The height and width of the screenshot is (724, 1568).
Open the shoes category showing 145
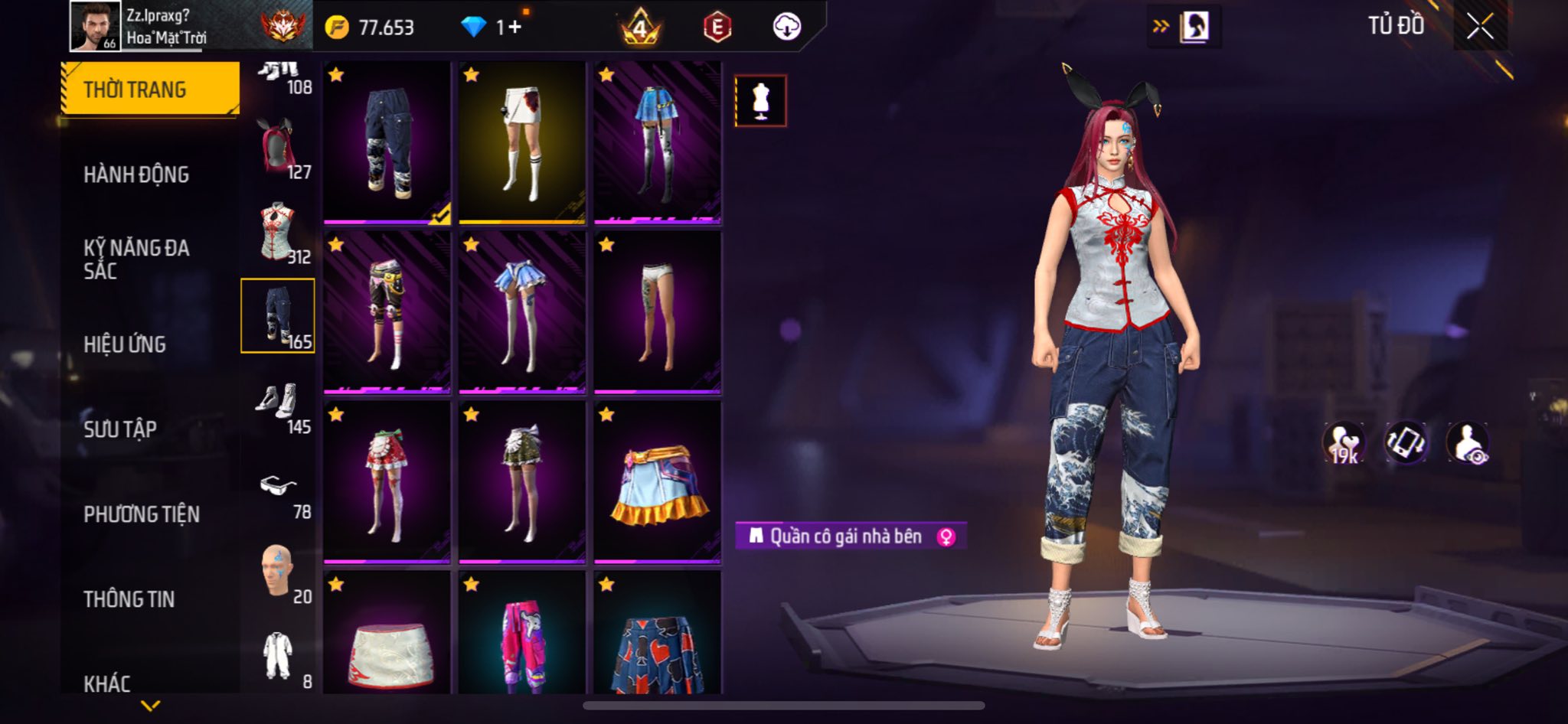click(x=278, y=403)
